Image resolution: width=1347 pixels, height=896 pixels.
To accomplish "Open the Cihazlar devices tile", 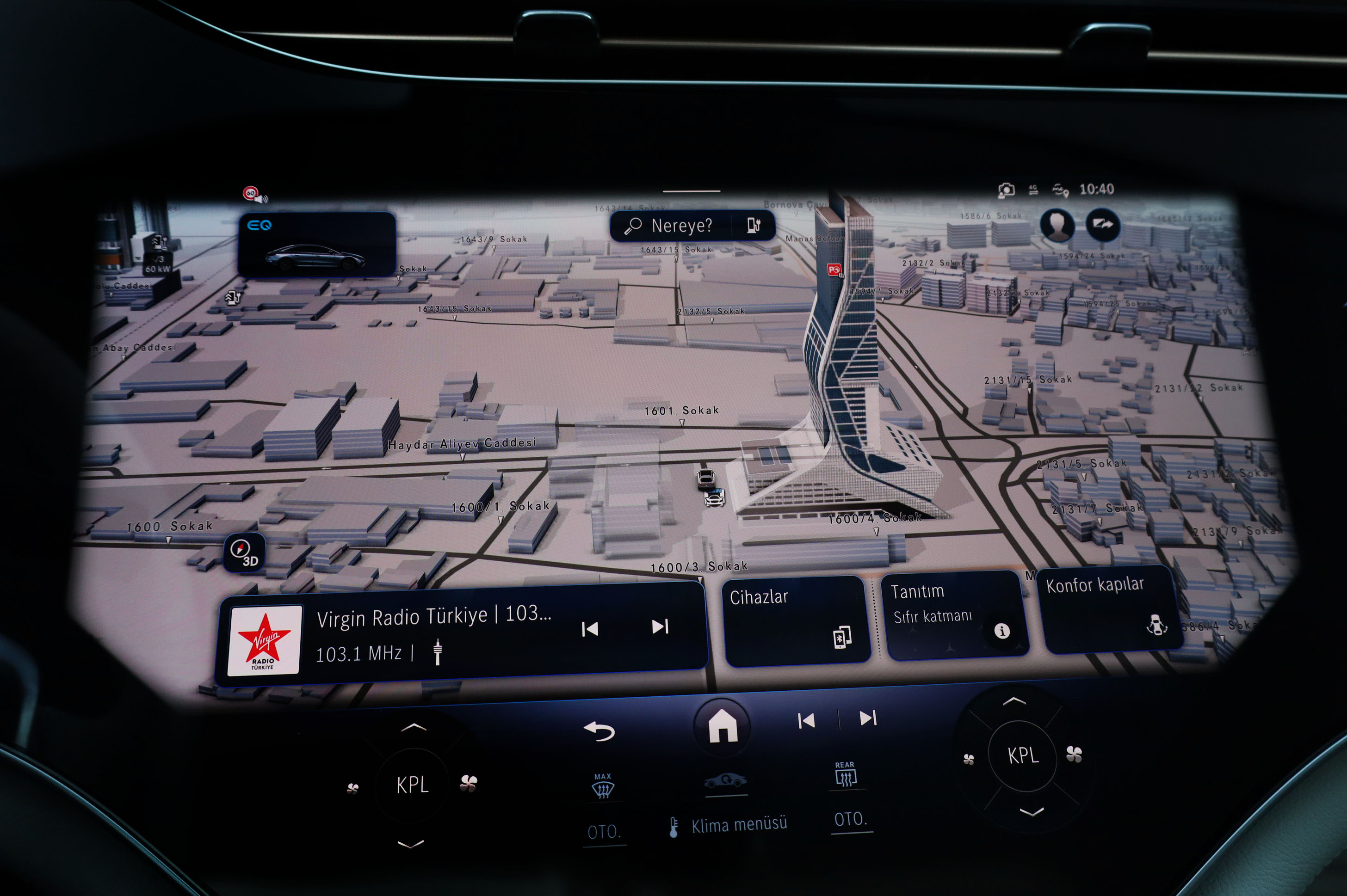I will [797, 620].
